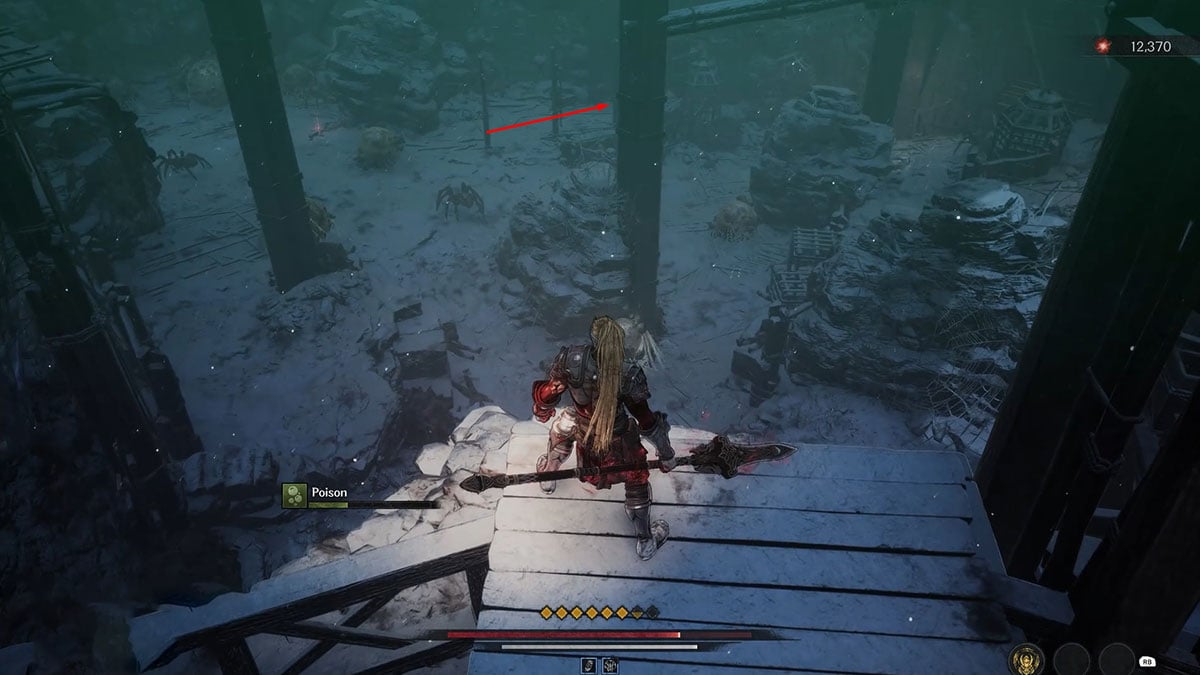The height and width of the screenshot is (675, 1200).
Task: Select the golden emblem quick item slot
Action: click(x=1025, y=658)
